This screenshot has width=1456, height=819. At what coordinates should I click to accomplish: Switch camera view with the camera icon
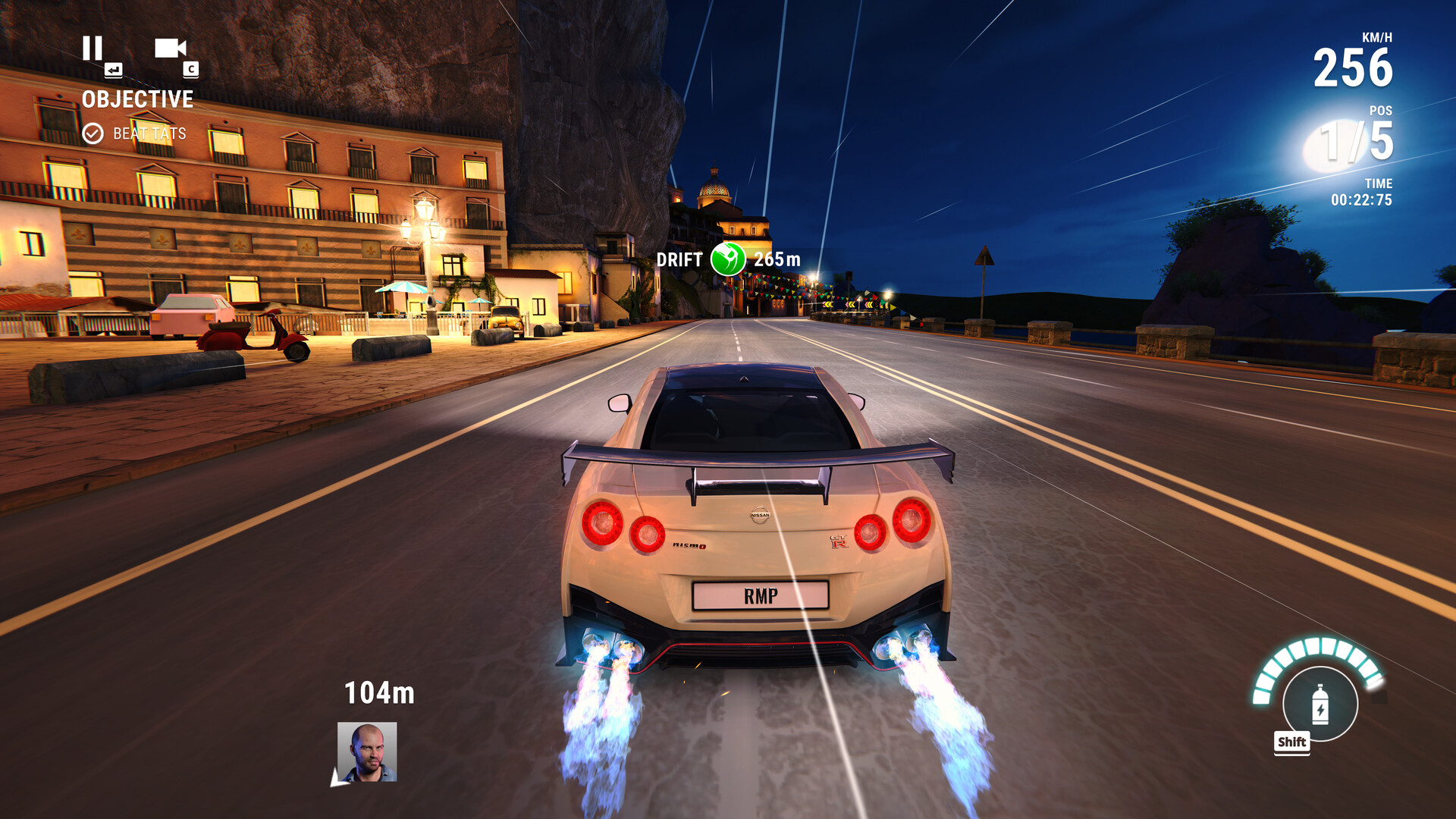pos(170,49)
